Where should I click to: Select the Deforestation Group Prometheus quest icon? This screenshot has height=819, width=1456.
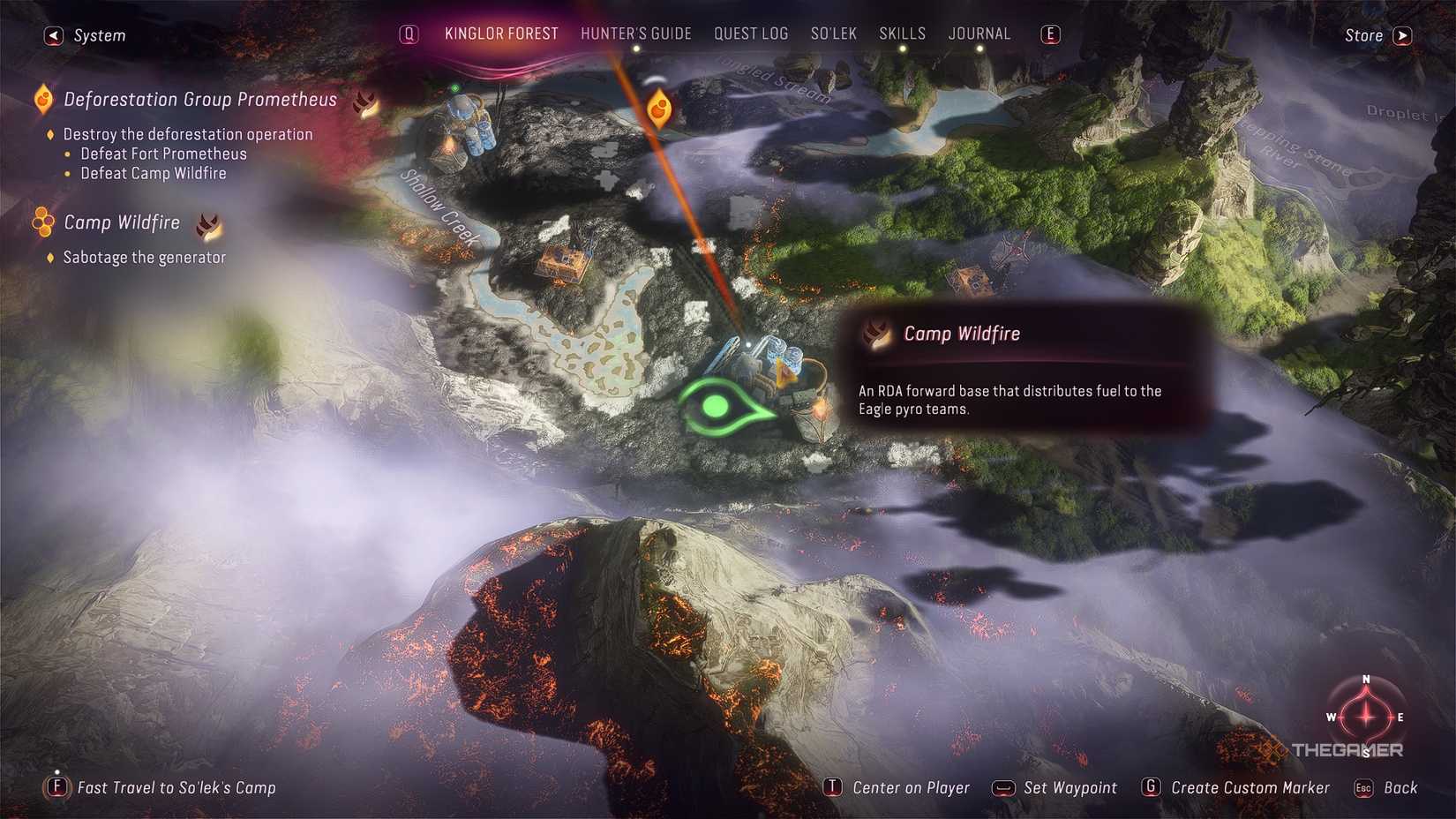click(41, 100)
